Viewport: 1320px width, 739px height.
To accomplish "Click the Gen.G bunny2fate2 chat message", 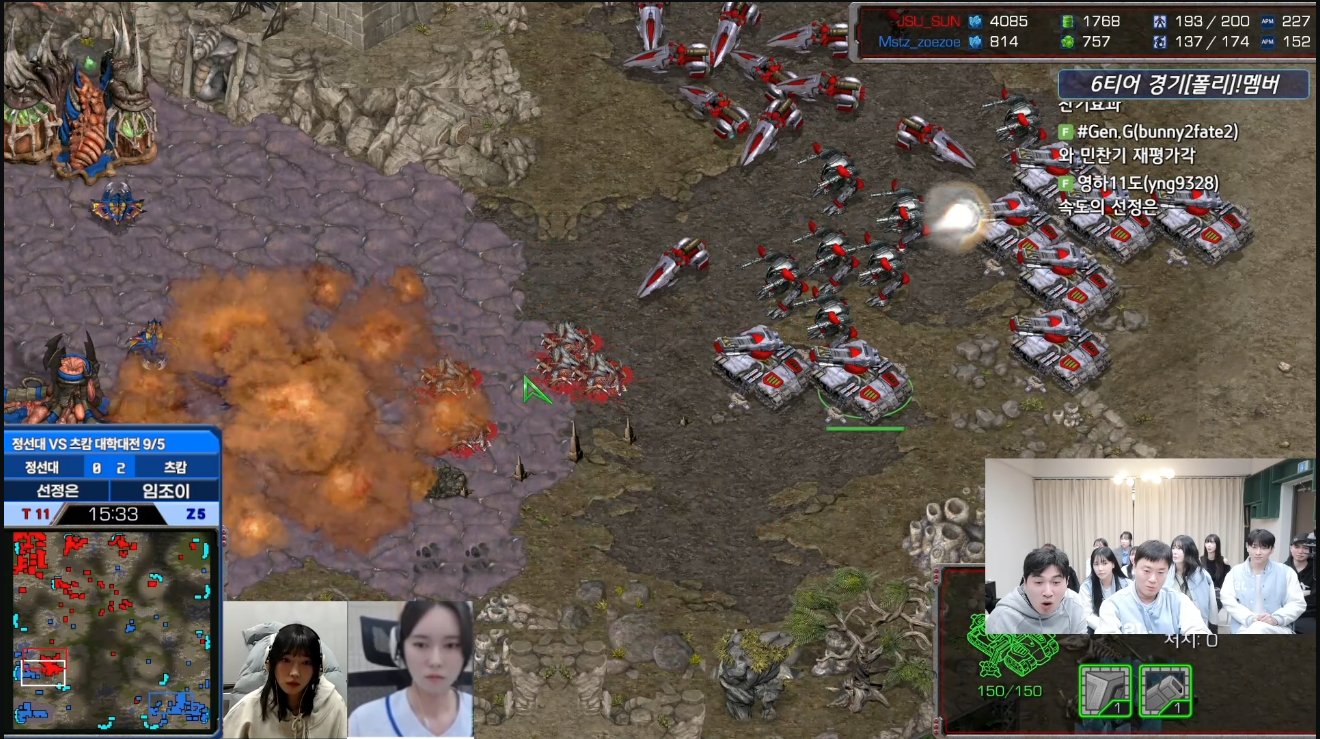I will (x=1150, y=132).
